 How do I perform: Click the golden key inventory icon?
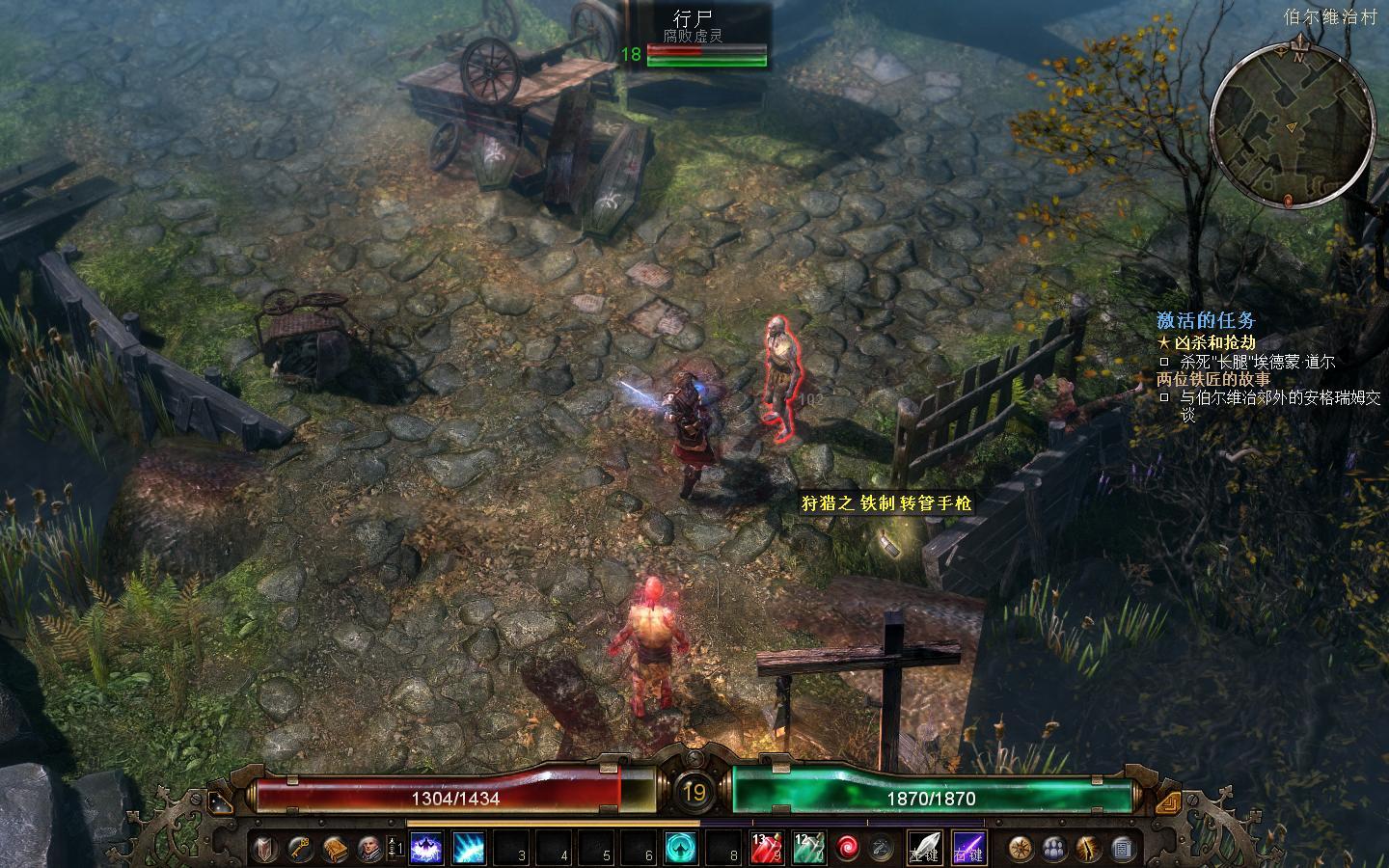click(x=299, y=849)
